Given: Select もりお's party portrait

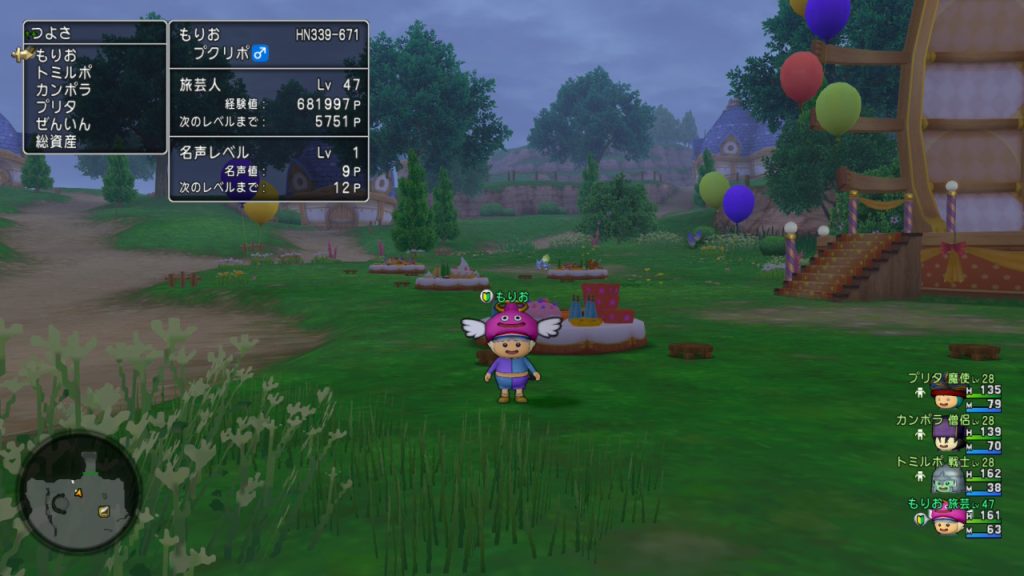Looking at the screenshot, I should [x=946, y=520].
